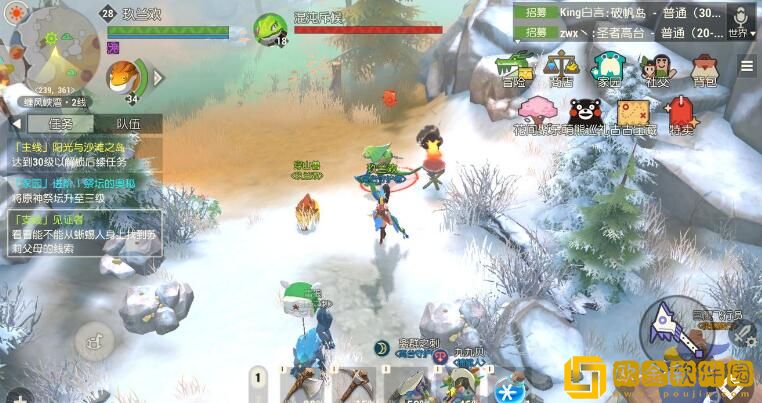Open the 背包 backpack
The width and height of the screenshot is (762, 403).
(705, 70)
